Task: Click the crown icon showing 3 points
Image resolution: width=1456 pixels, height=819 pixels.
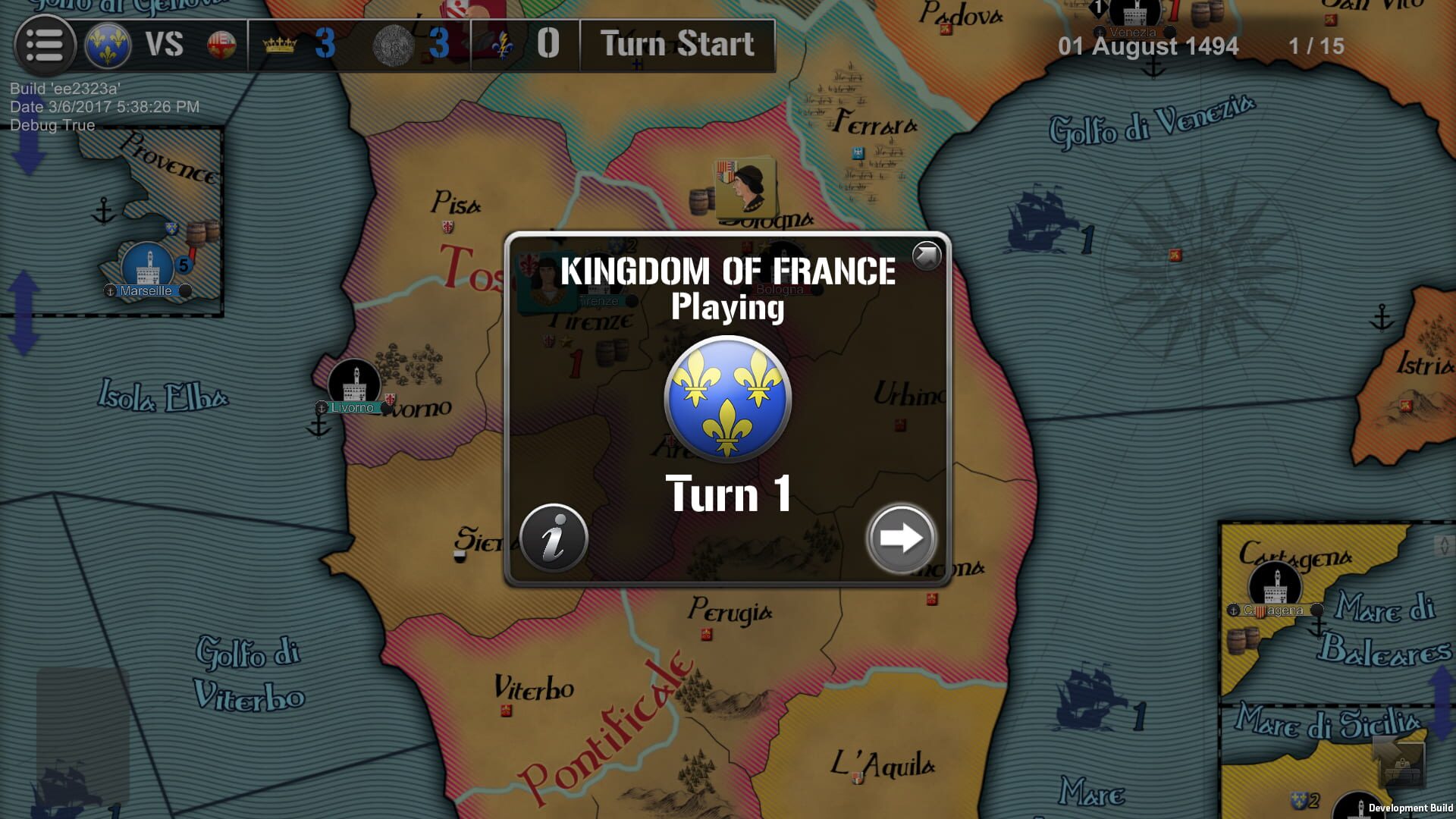Action: (x=280, y=45)
